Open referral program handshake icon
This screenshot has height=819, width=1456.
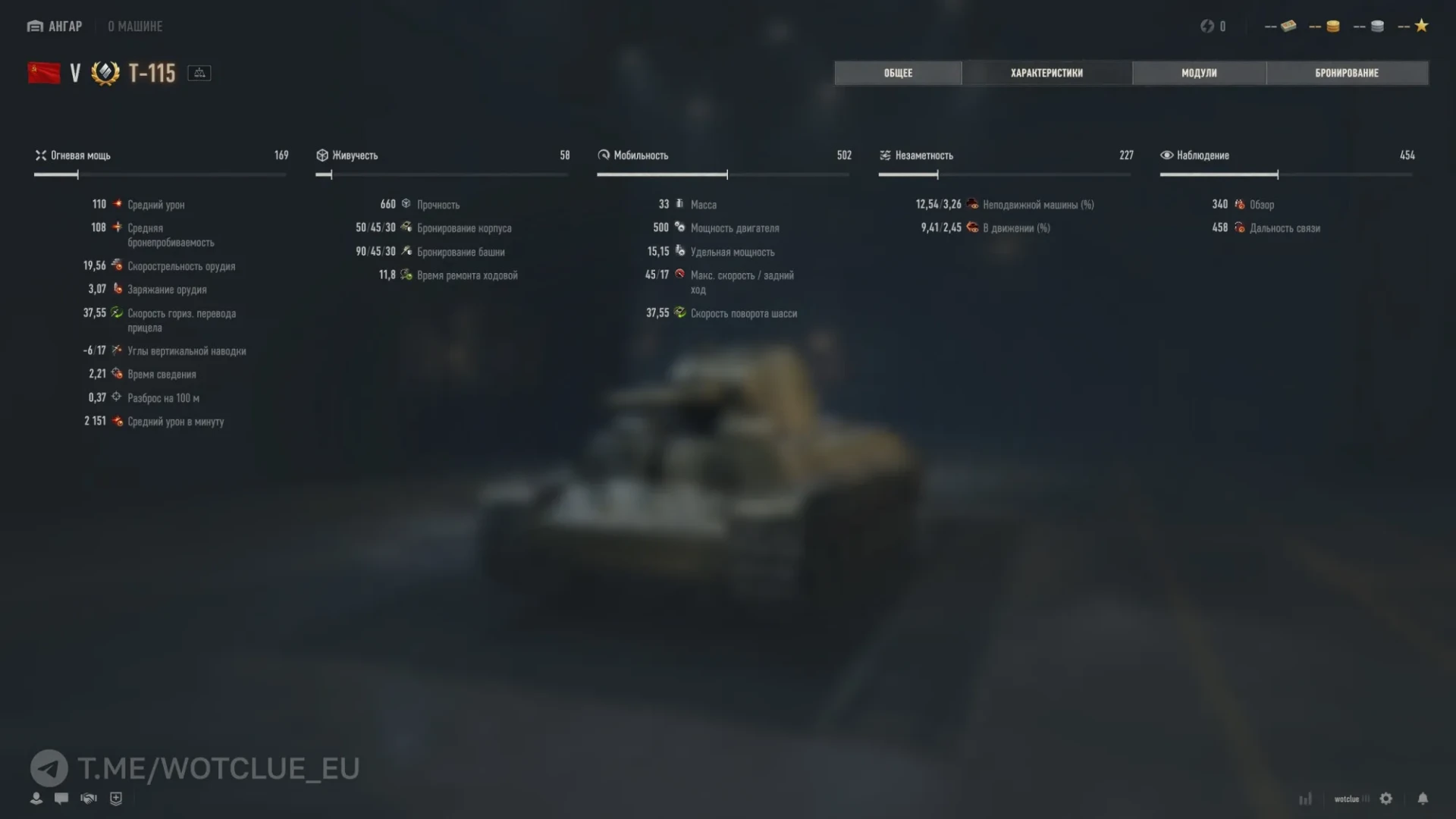89,799
